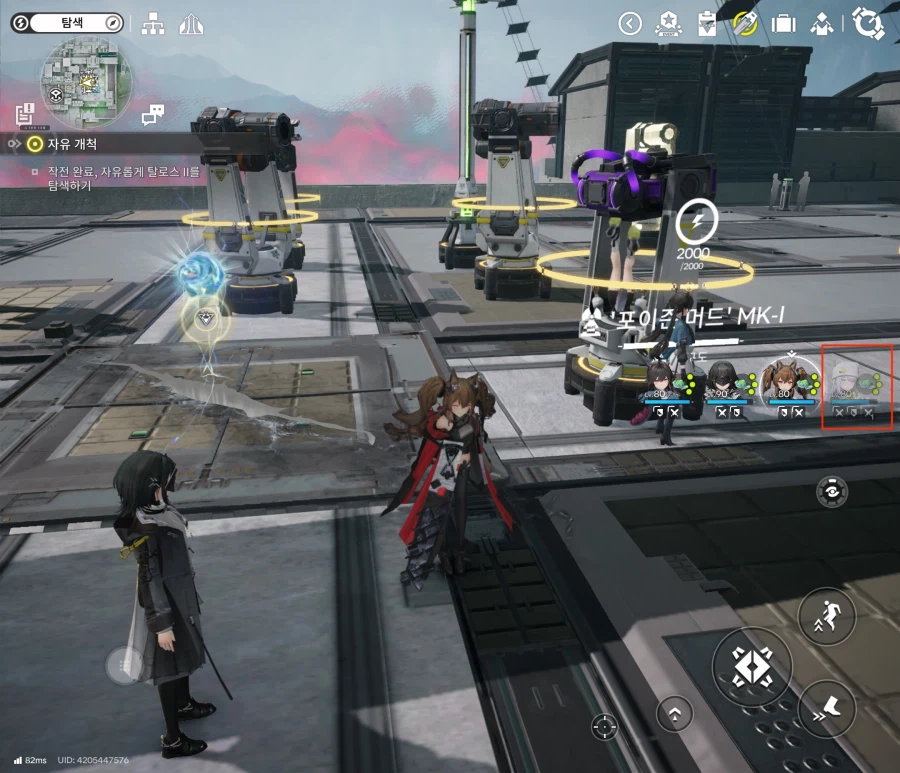
Task: Open the triple-arrow tower icon menu
Action: coord(190,24)
